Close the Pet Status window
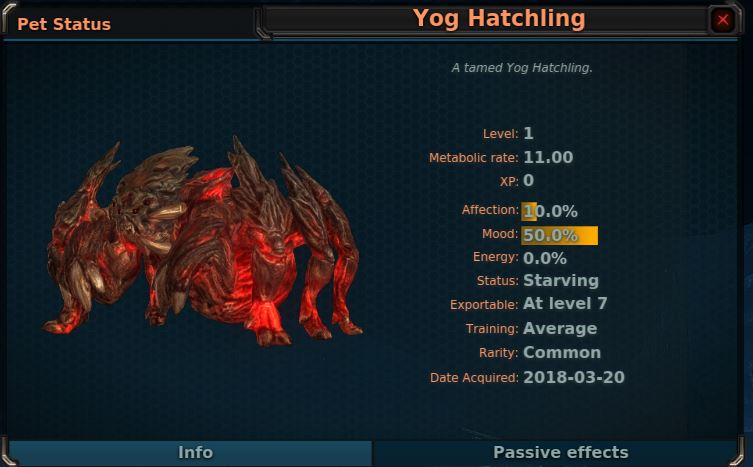Viewport: 753px width, 467px height. (723, 19)
